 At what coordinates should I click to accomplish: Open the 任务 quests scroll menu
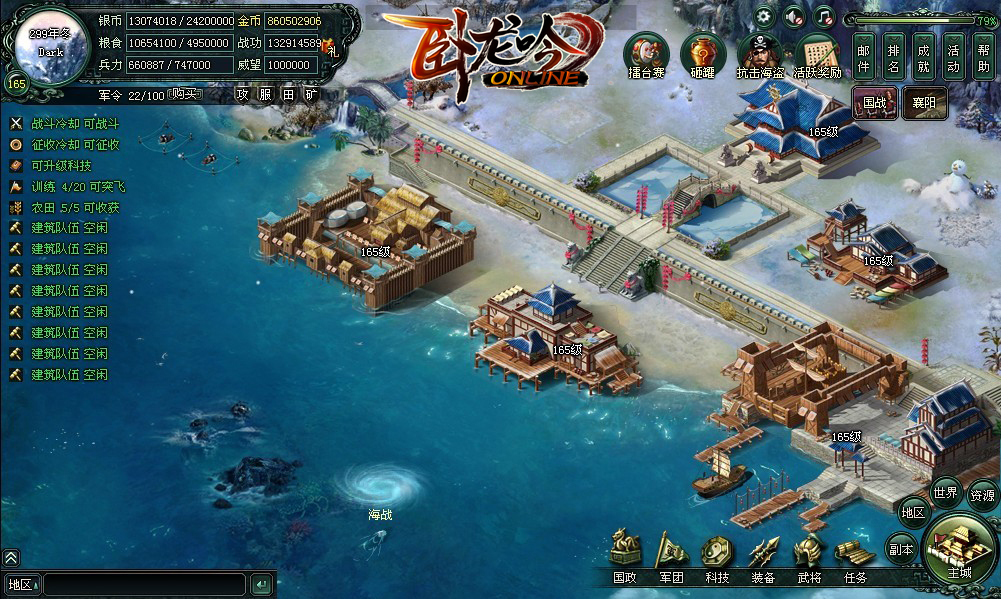(855, 556)
